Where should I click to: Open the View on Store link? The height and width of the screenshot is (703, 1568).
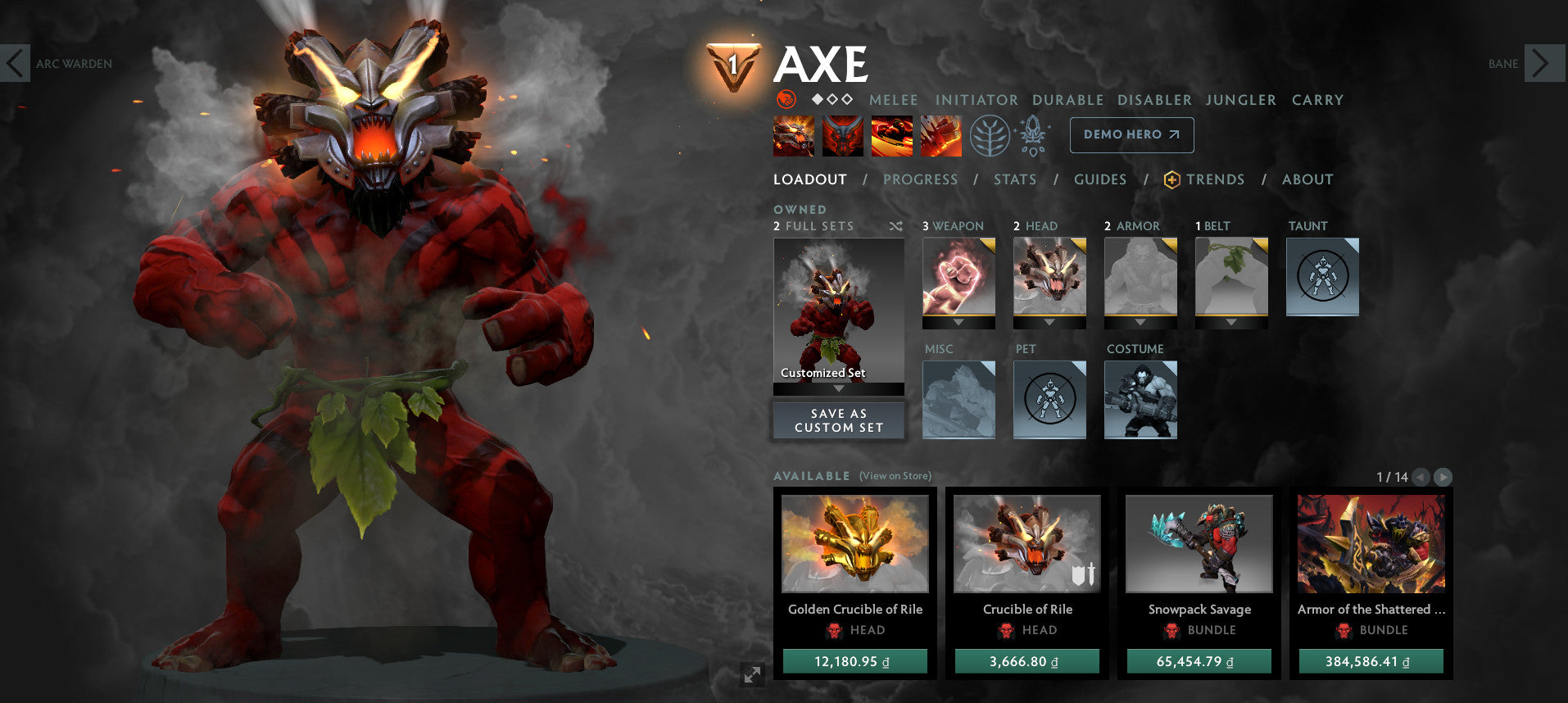(x=894, y=475)
